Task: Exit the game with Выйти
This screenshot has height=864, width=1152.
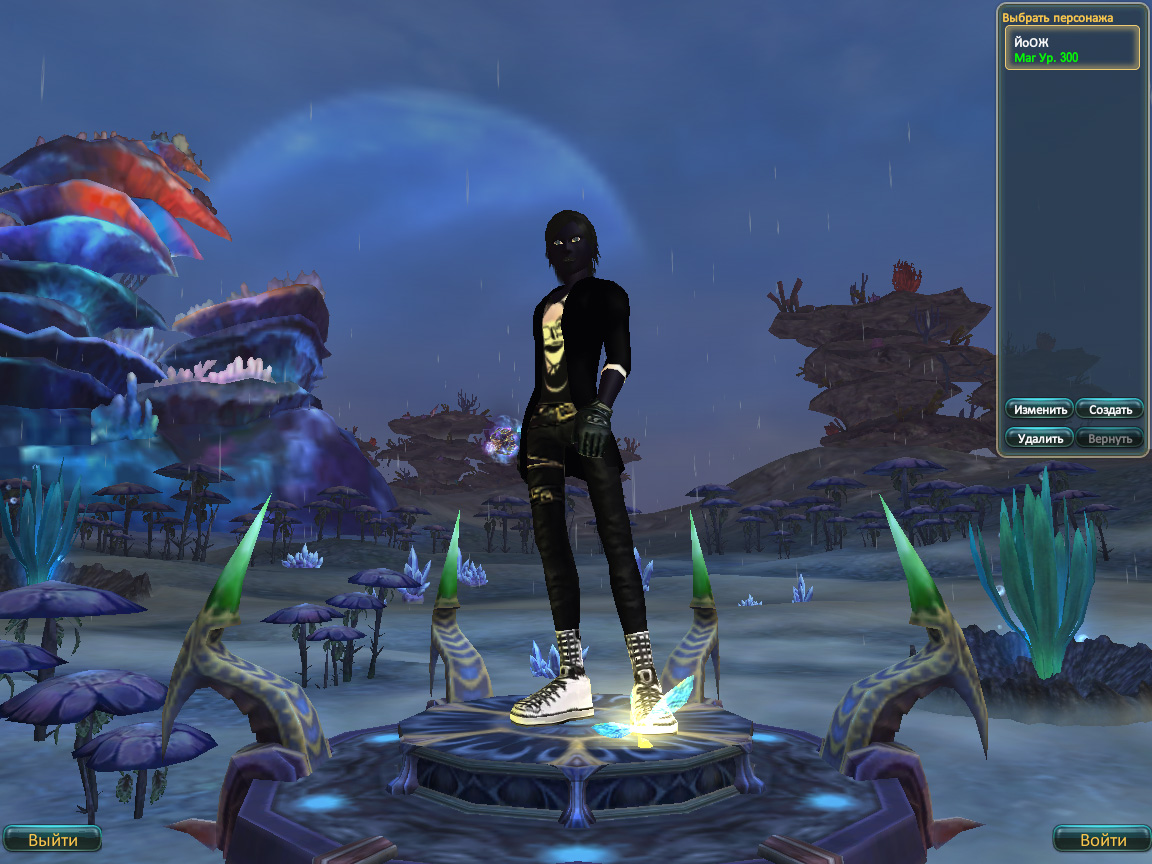Action: [52, 840]
